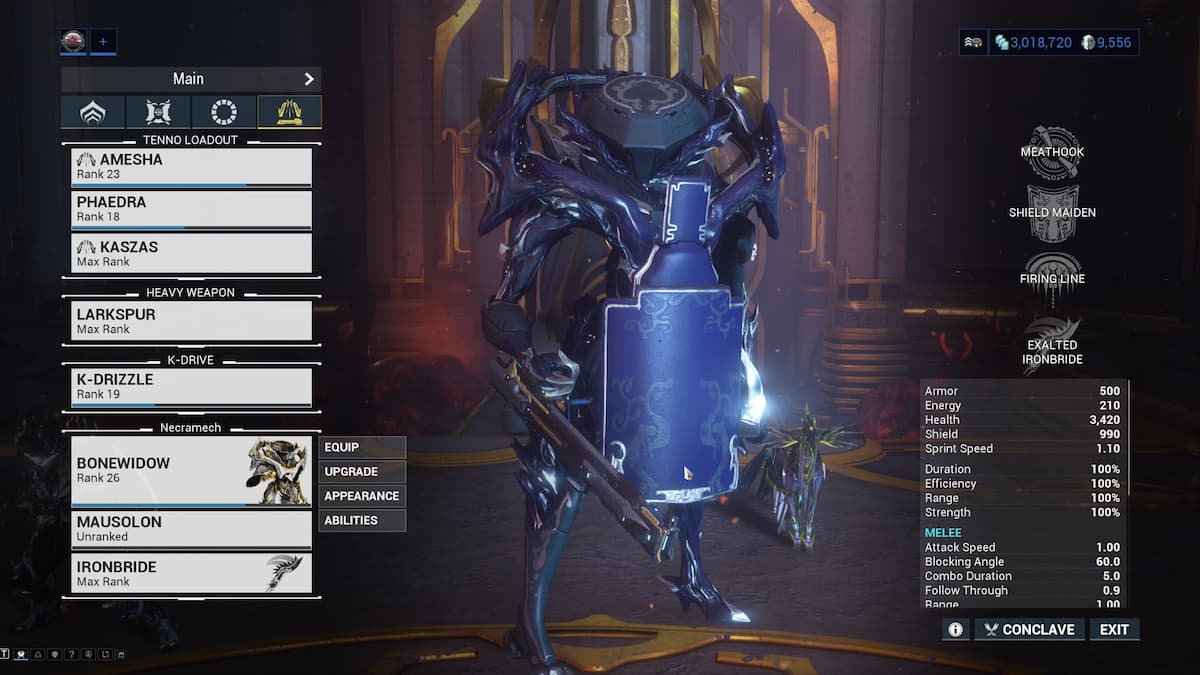Choose the Mausolon weapon slot
The image size is (1200, 675).
coord(191,529)
